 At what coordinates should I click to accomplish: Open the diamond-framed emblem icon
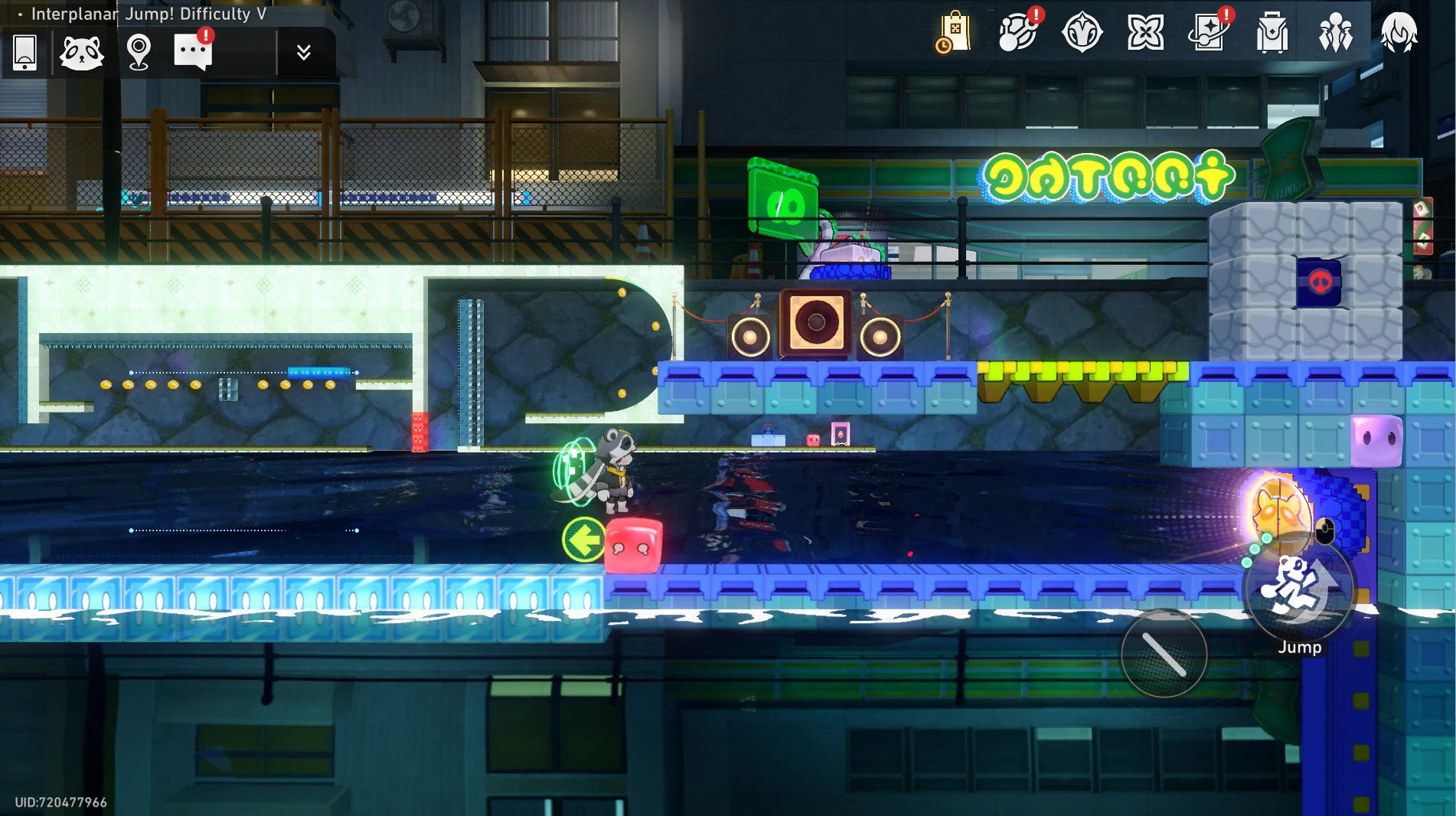tap(1082, 33)
